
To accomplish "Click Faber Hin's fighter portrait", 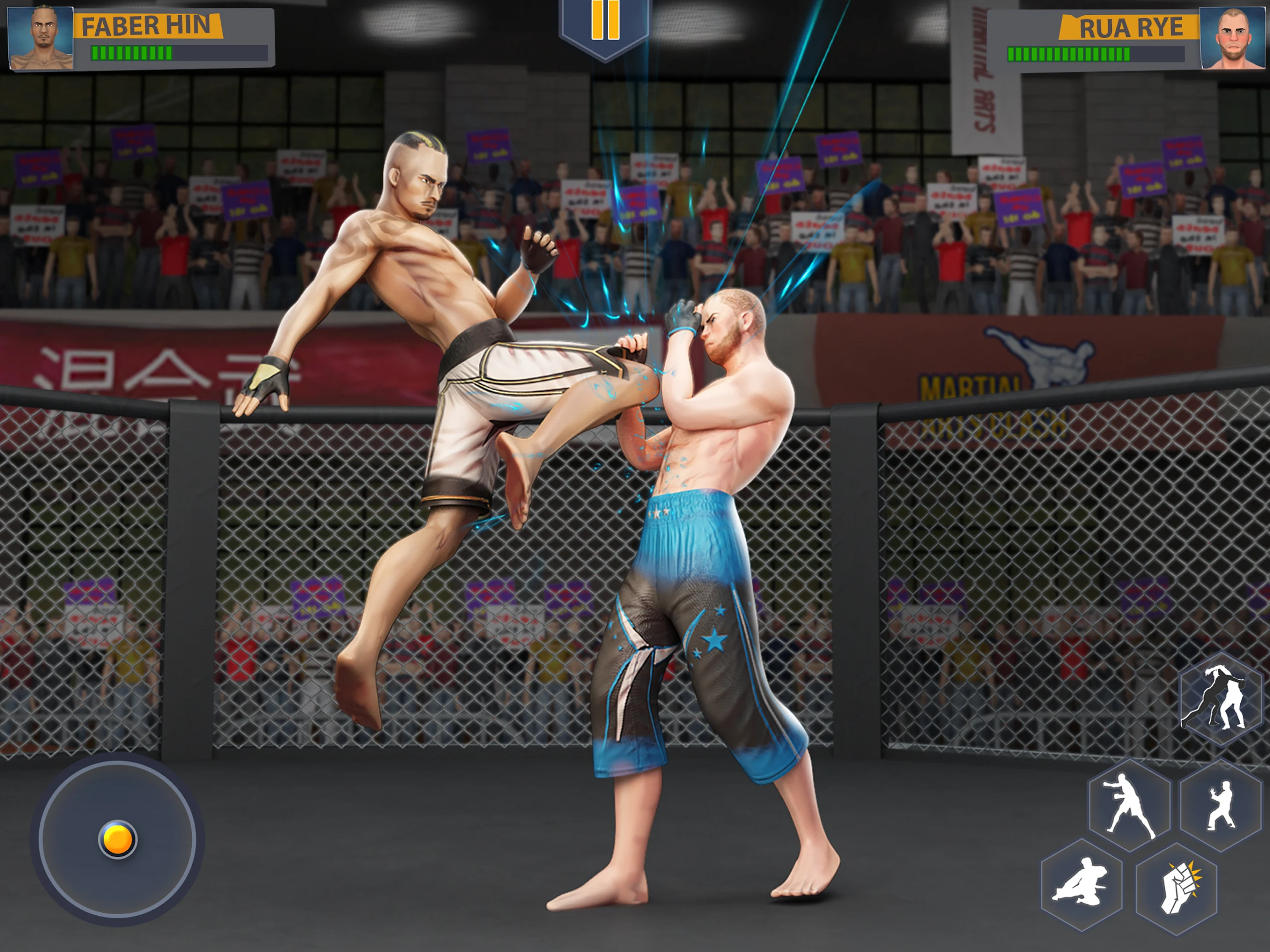I will [41, 38].
